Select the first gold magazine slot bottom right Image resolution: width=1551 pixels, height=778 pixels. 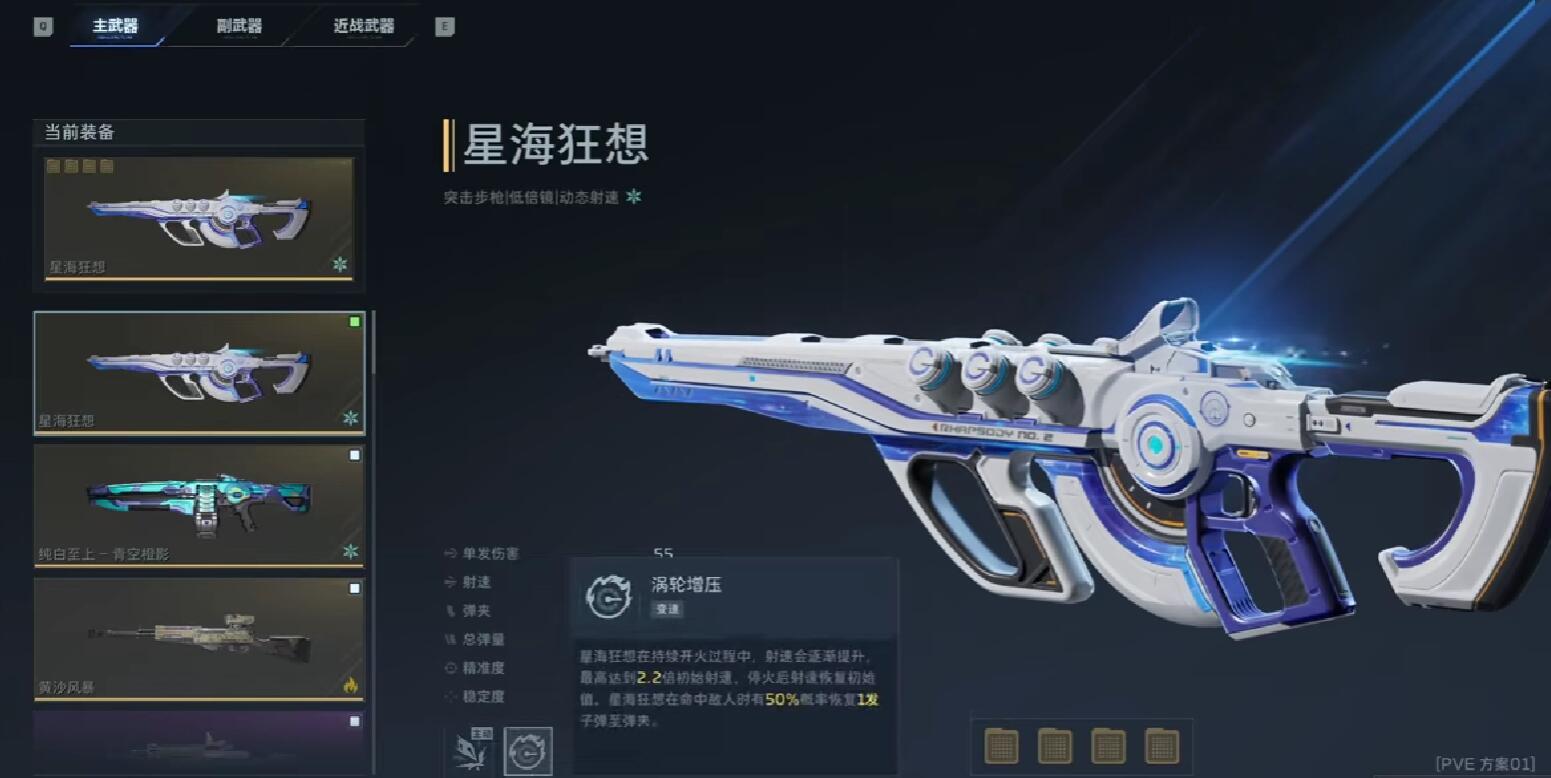(1001, 745)
